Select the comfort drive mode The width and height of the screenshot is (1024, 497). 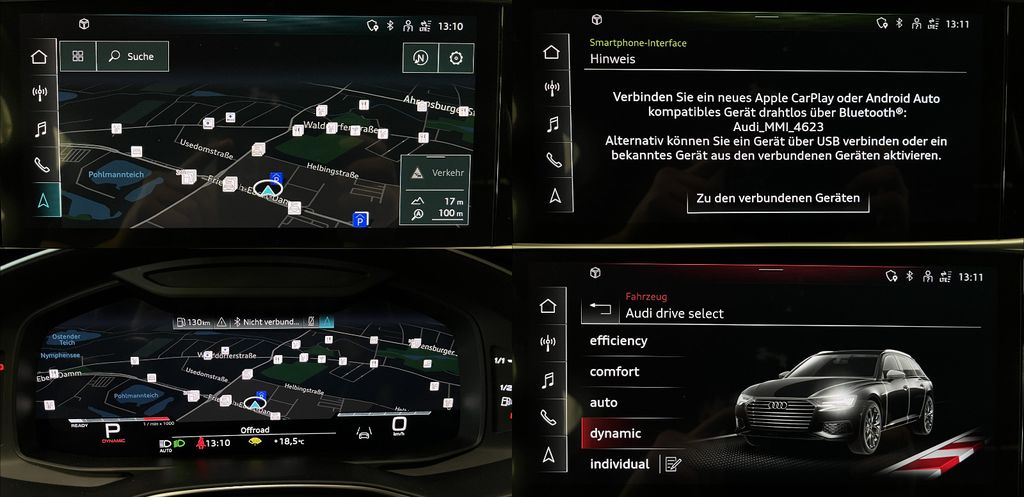[615, 372]
